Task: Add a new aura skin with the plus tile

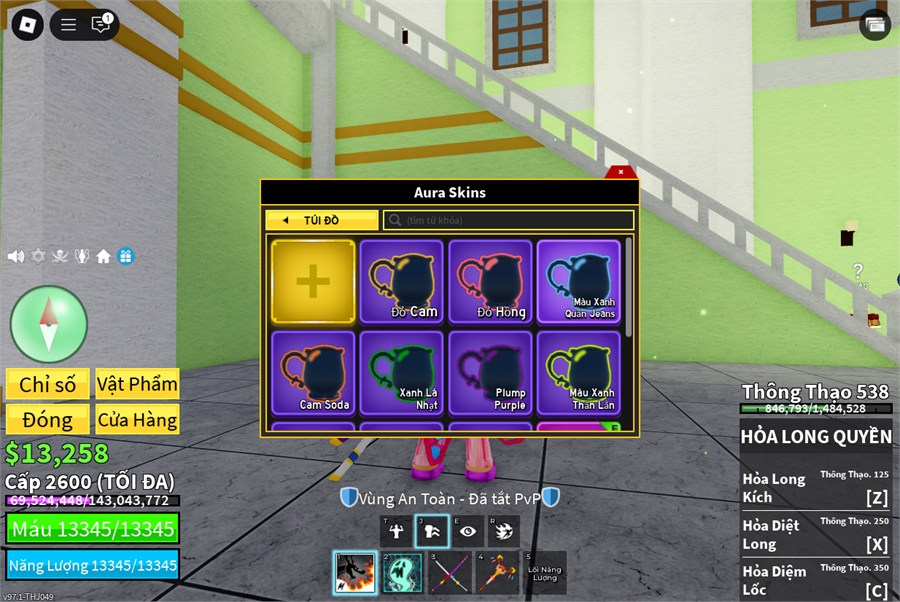Action: coord(313,282)
